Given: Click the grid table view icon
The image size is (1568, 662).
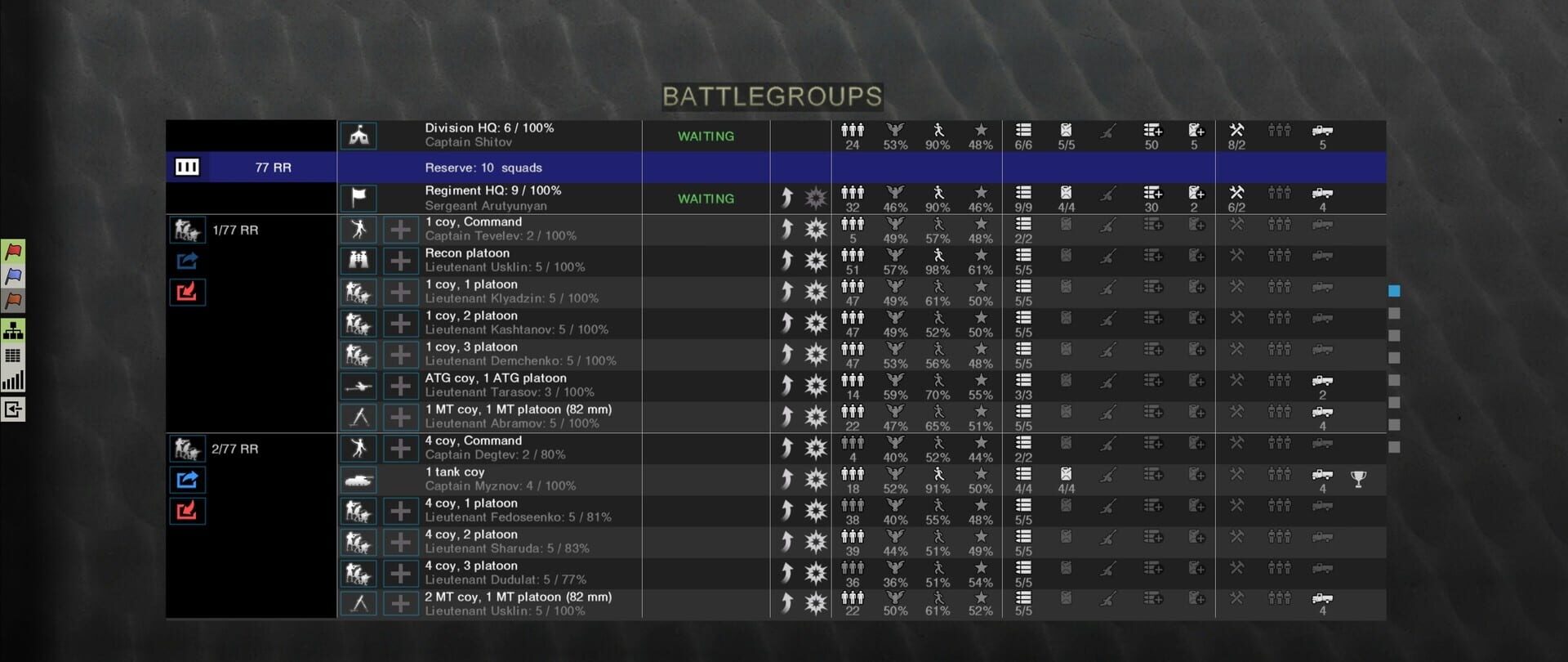Looking at the screenshot, I should (14, 355).
